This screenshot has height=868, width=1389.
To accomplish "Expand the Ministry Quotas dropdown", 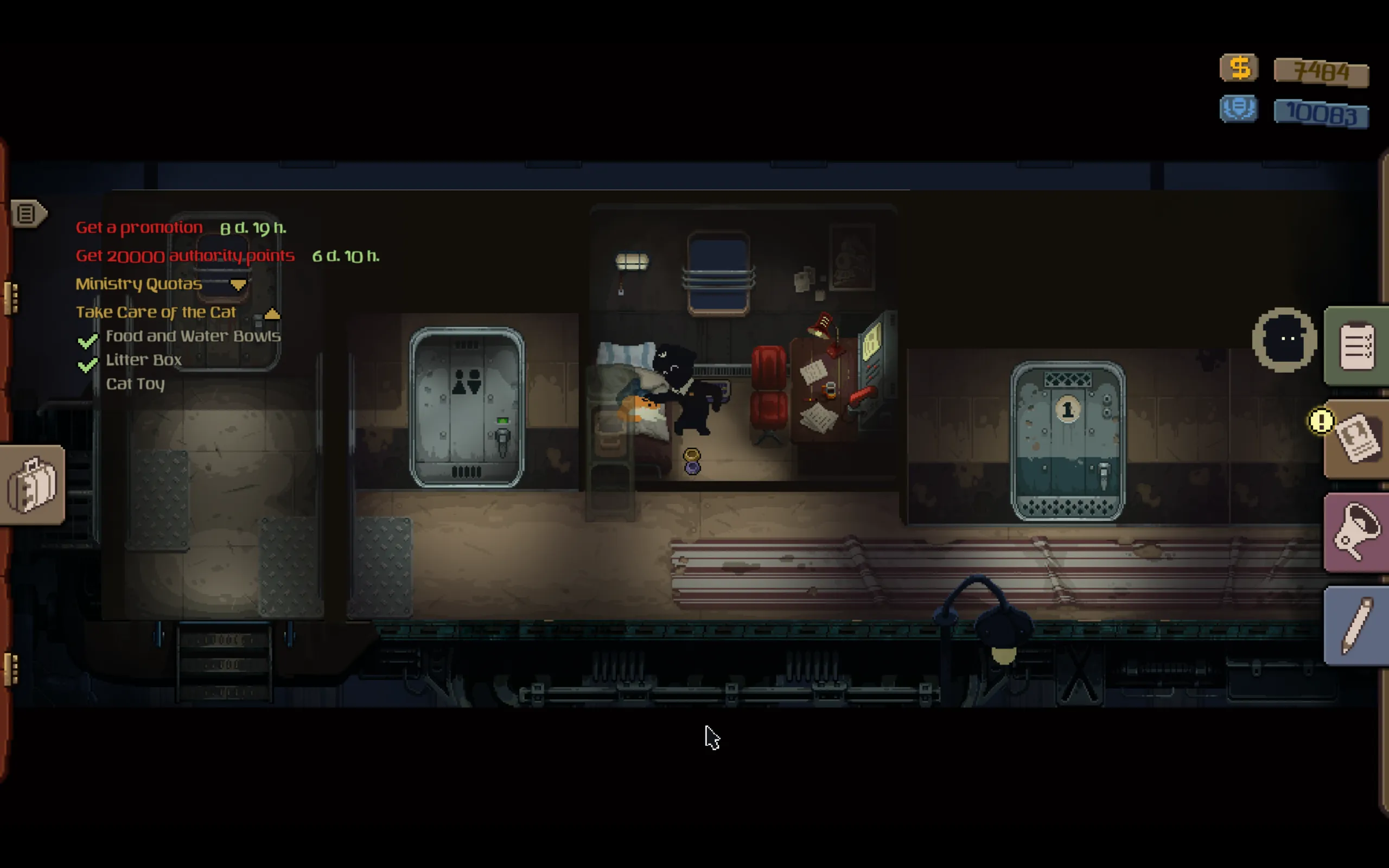I will (238, 285).
